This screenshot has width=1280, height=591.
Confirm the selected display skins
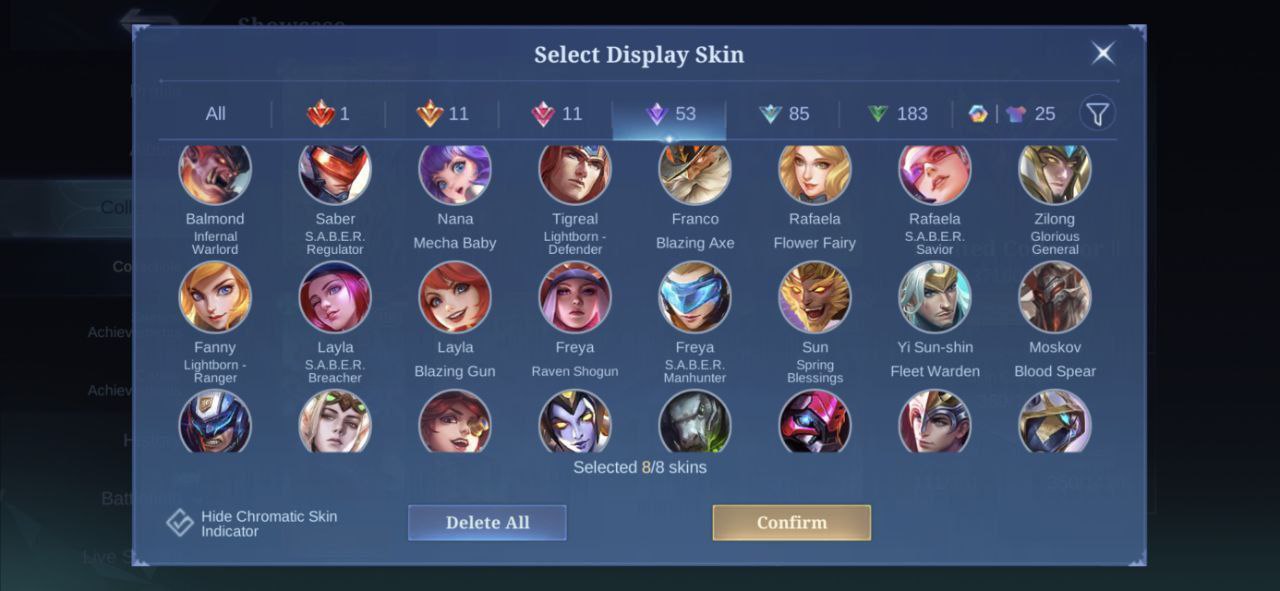791,522
